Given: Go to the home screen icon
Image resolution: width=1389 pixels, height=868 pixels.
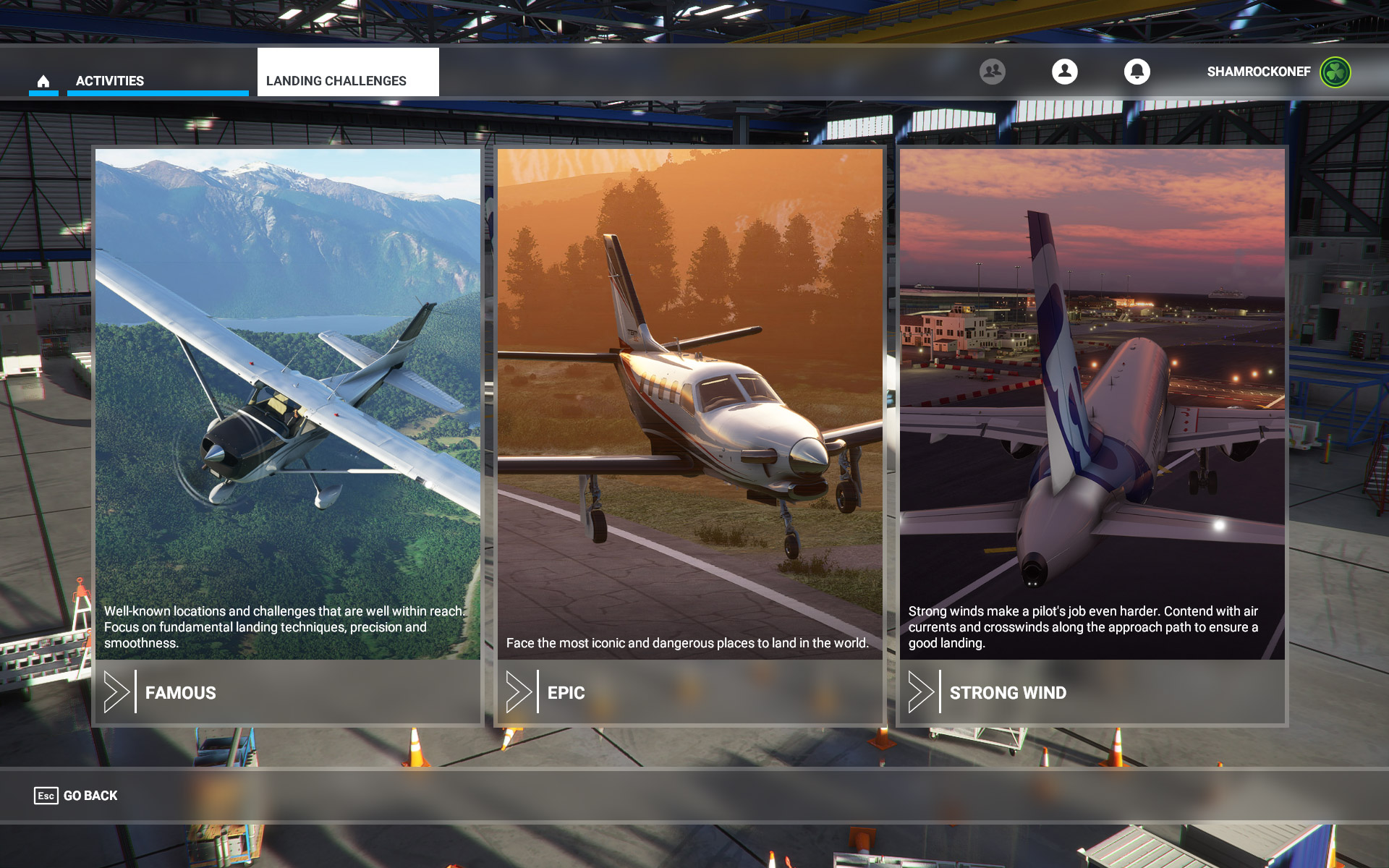Looking at the screenshot, I should pos(43,81).
